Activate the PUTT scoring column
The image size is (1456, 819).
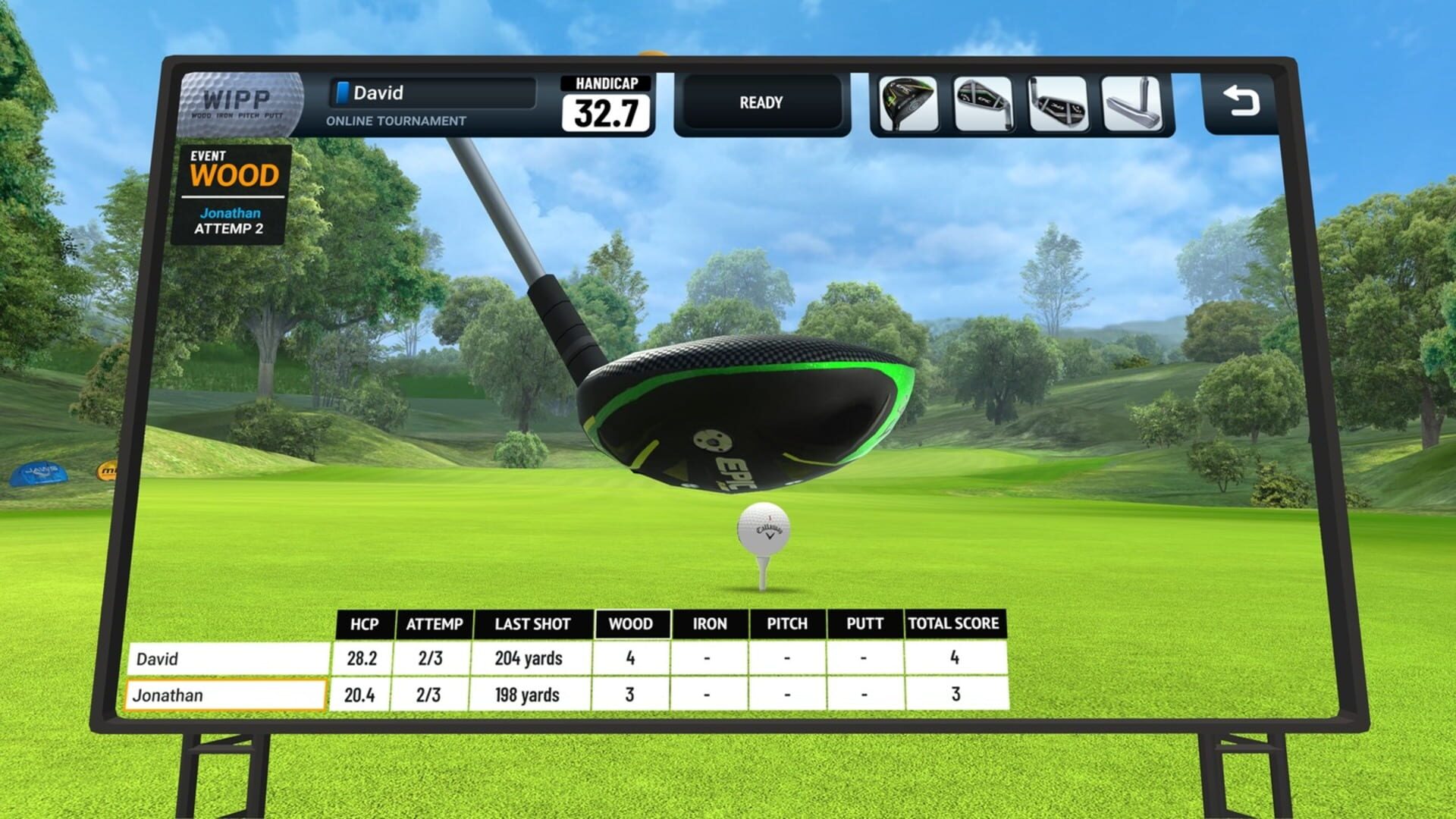[864, 623]
